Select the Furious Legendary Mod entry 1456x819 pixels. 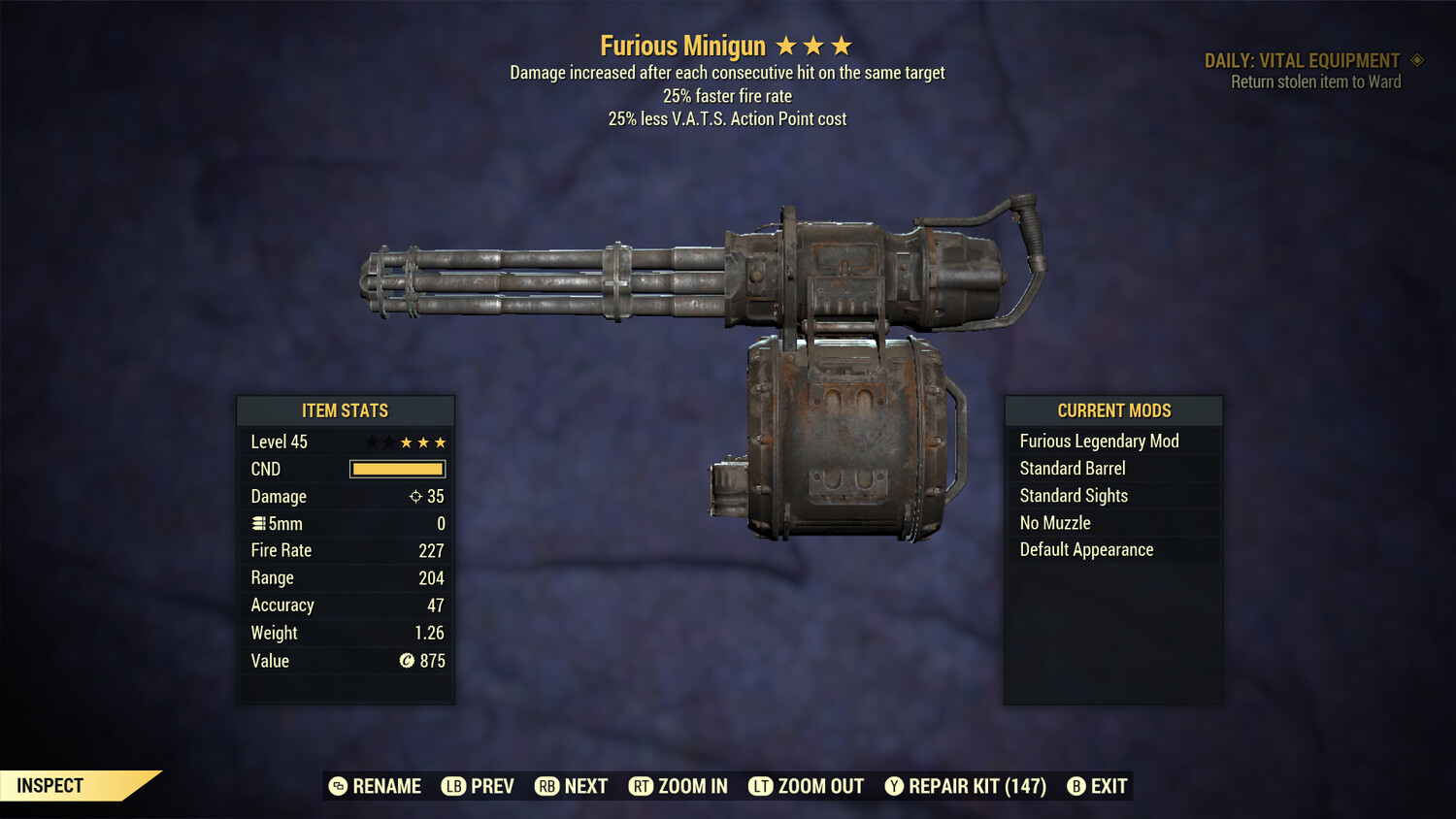click(x=1099, y=441)
